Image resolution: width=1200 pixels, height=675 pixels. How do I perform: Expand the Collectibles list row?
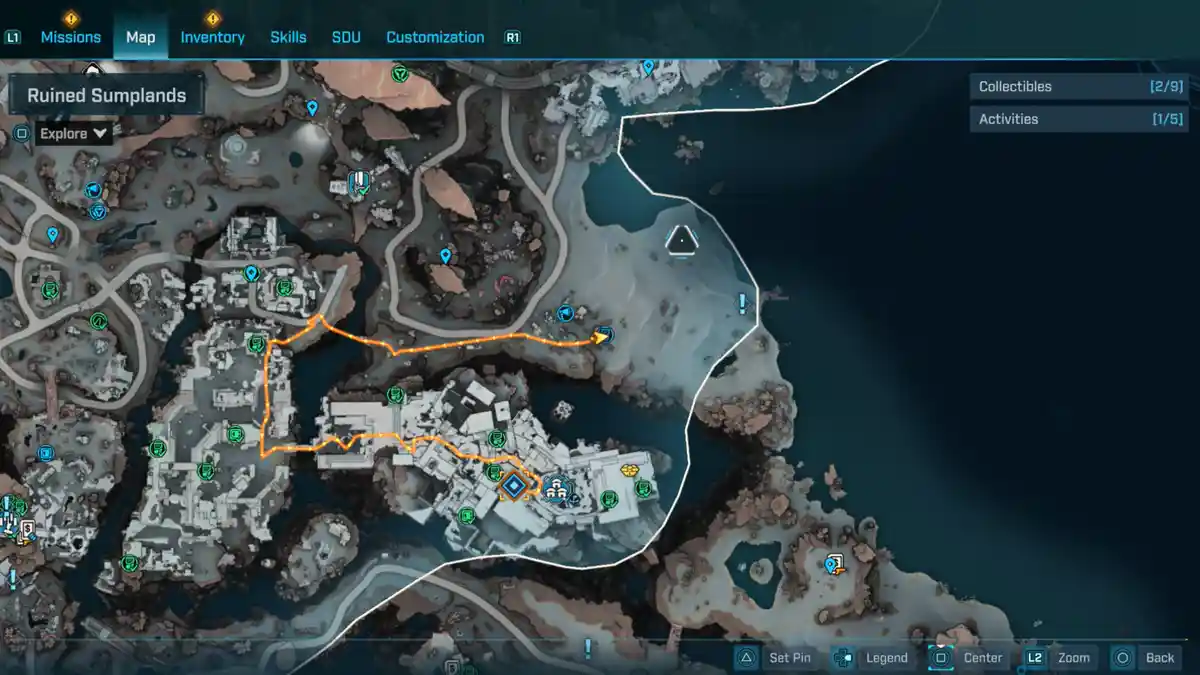pos(1080,87)
